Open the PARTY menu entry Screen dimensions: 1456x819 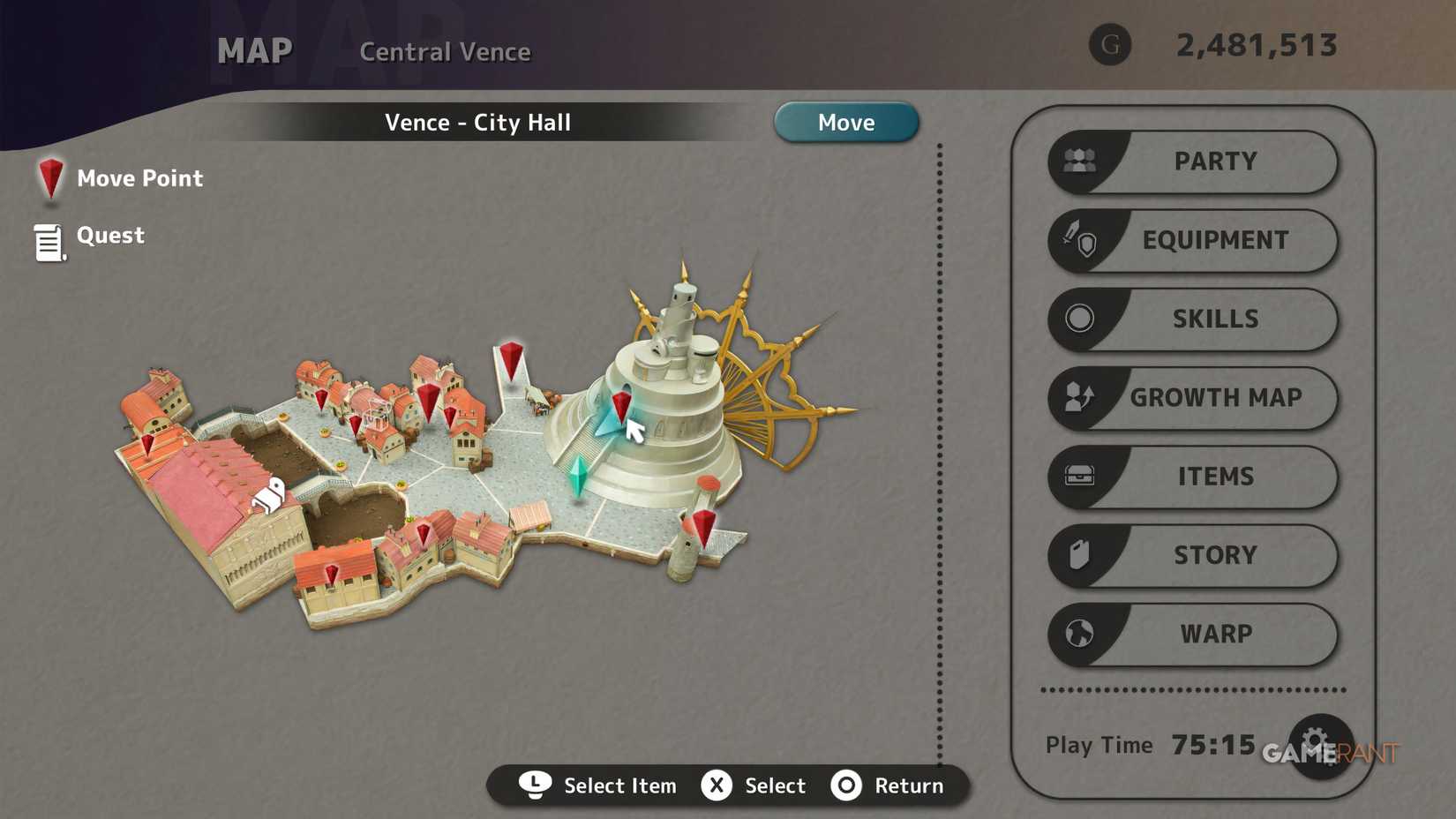(1214, 162)
